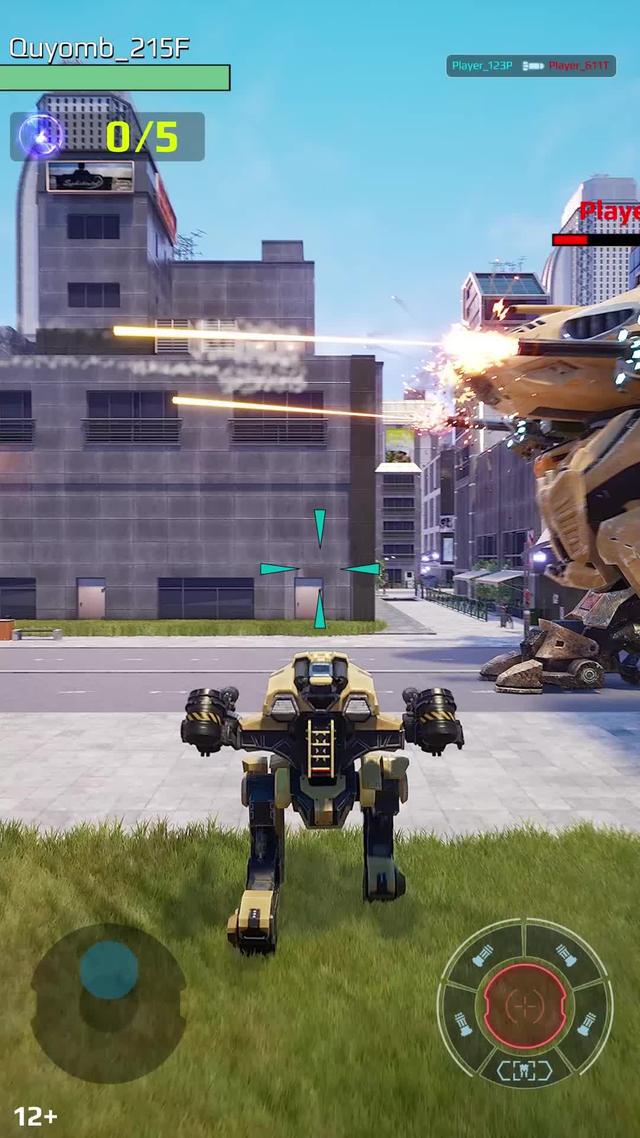Activate the robot icon button below the fire button

[x=525, y=1070]
